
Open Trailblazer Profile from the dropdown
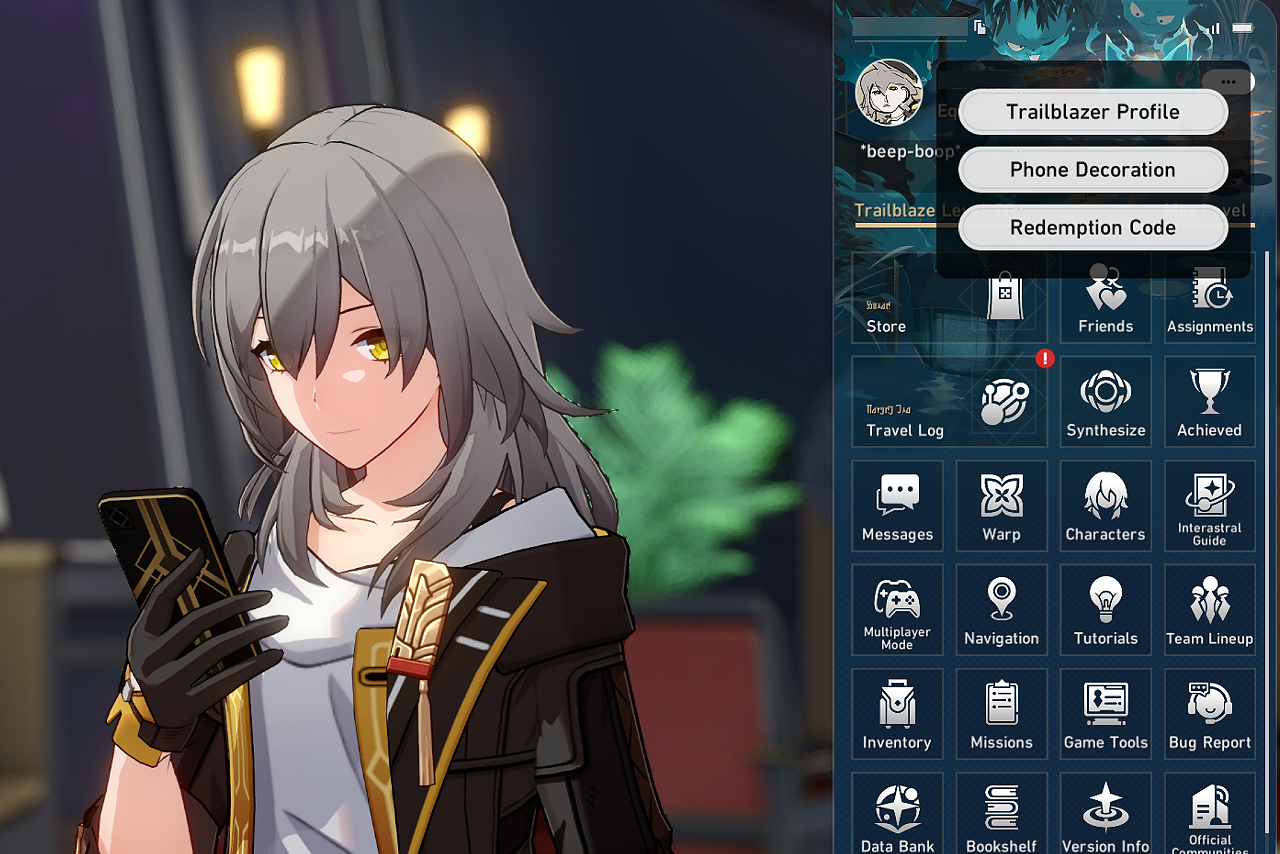(1092, 112)
